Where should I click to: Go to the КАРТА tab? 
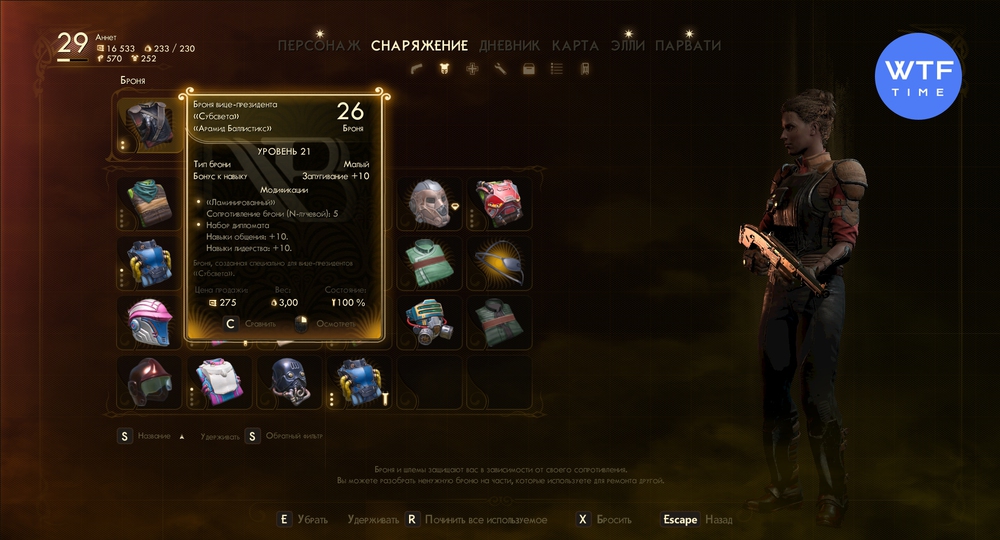[575, 45]
